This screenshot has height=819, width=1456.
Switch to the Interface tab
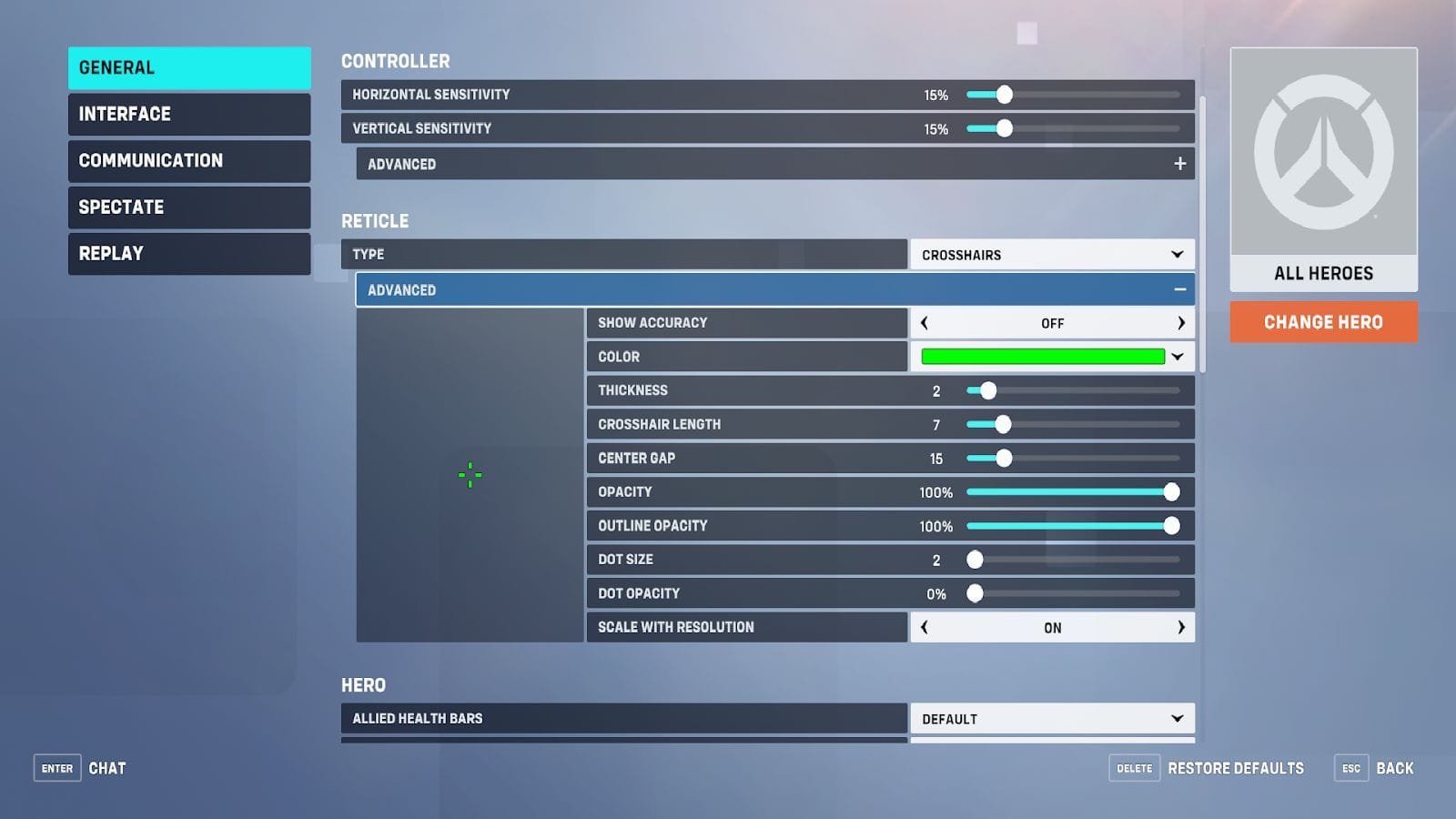pos(188,114)
